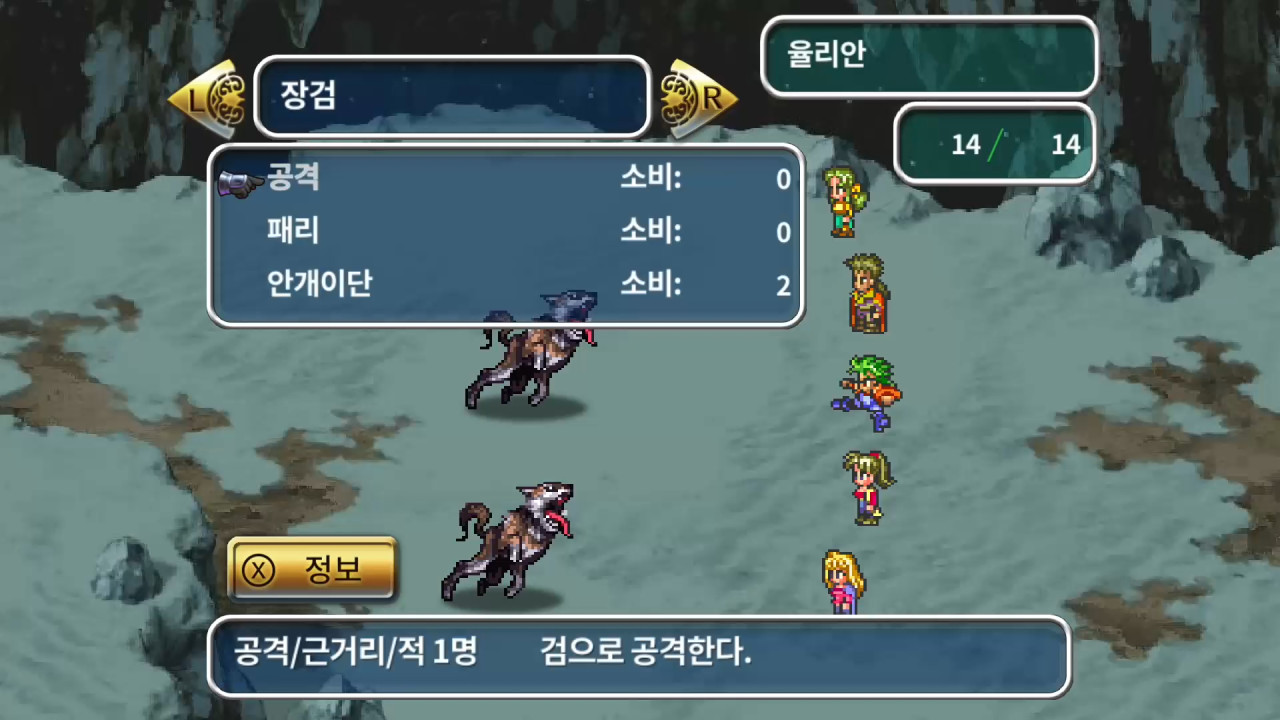Click the HP display showing 14/14

click(995, 145)
